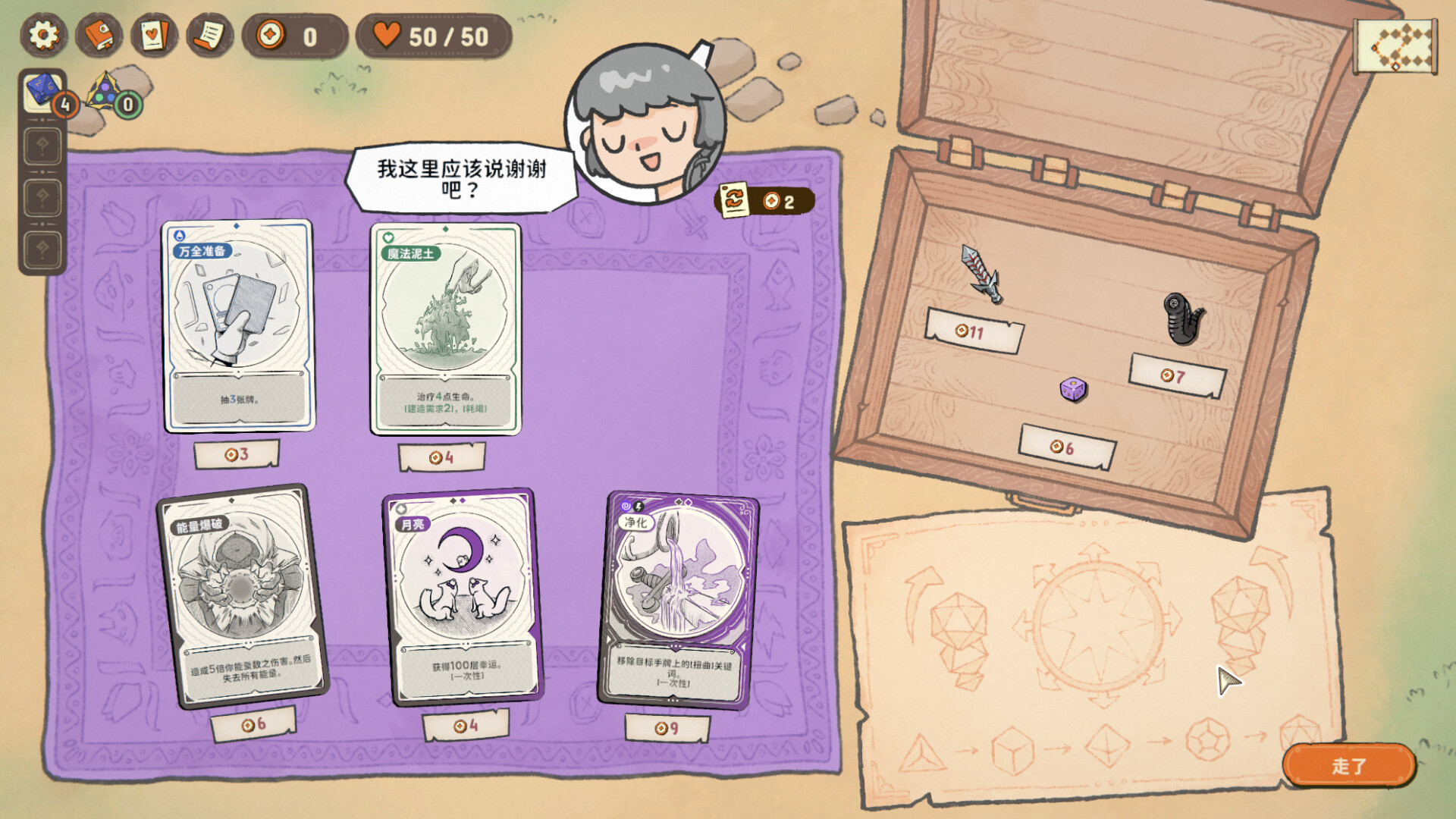View the card deck icon

coord(154,36)
